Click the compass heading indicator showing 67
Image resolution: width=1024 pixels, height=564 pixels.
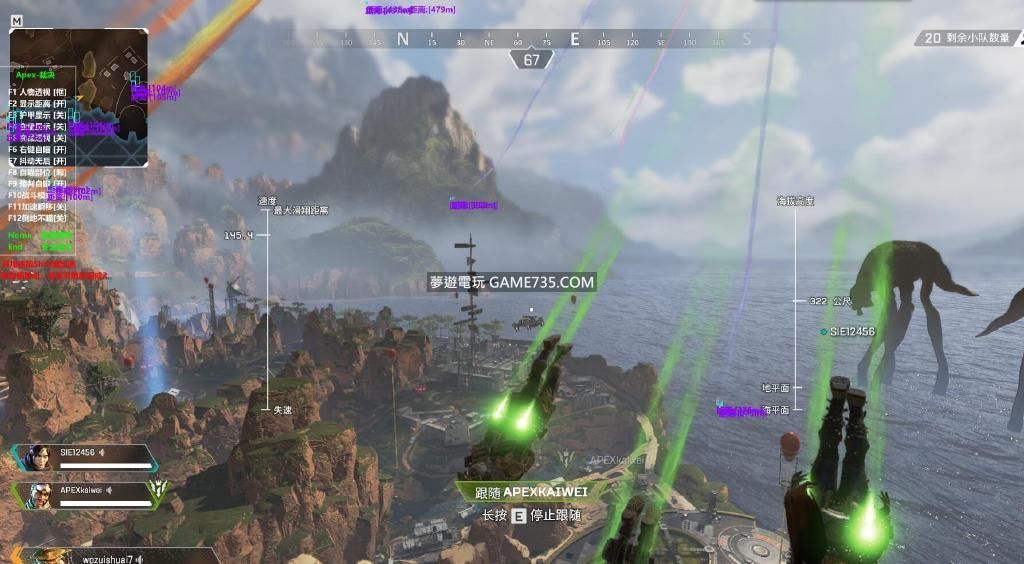tap(531, 60)
